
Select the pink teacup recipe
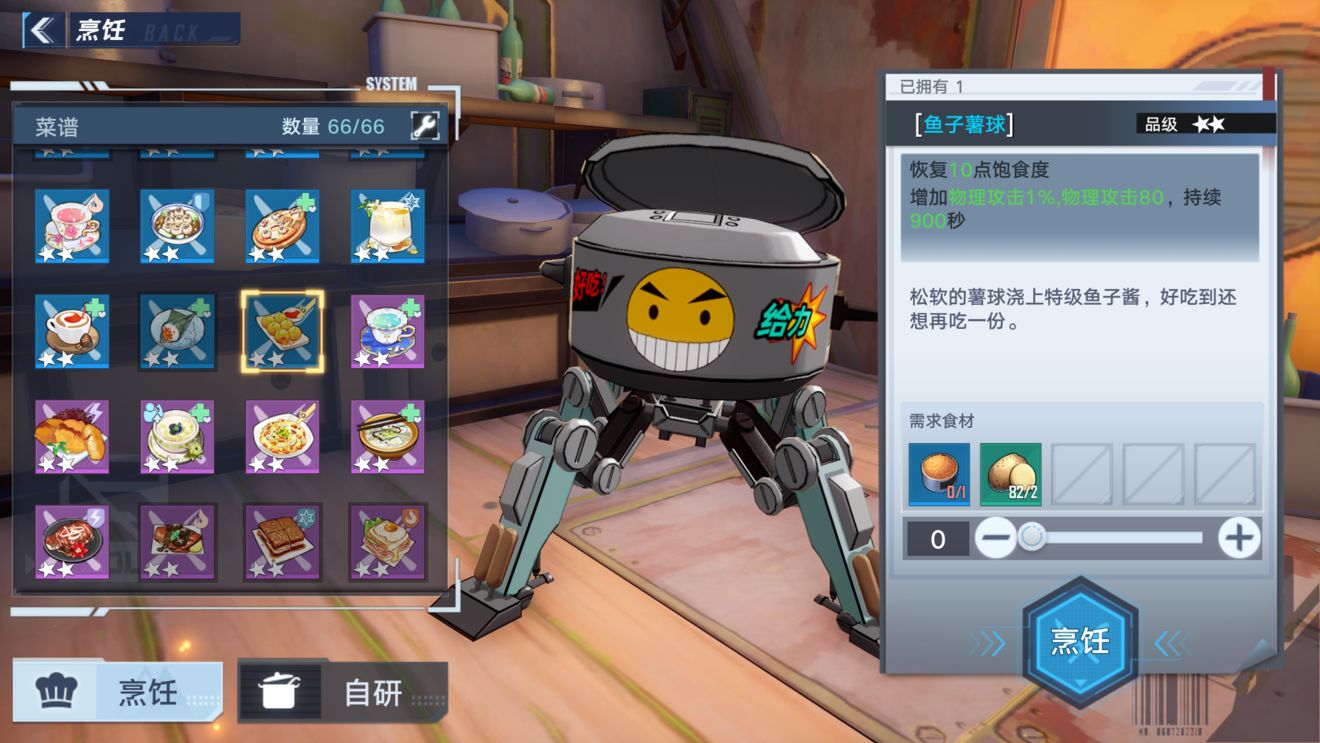(72, 227)
